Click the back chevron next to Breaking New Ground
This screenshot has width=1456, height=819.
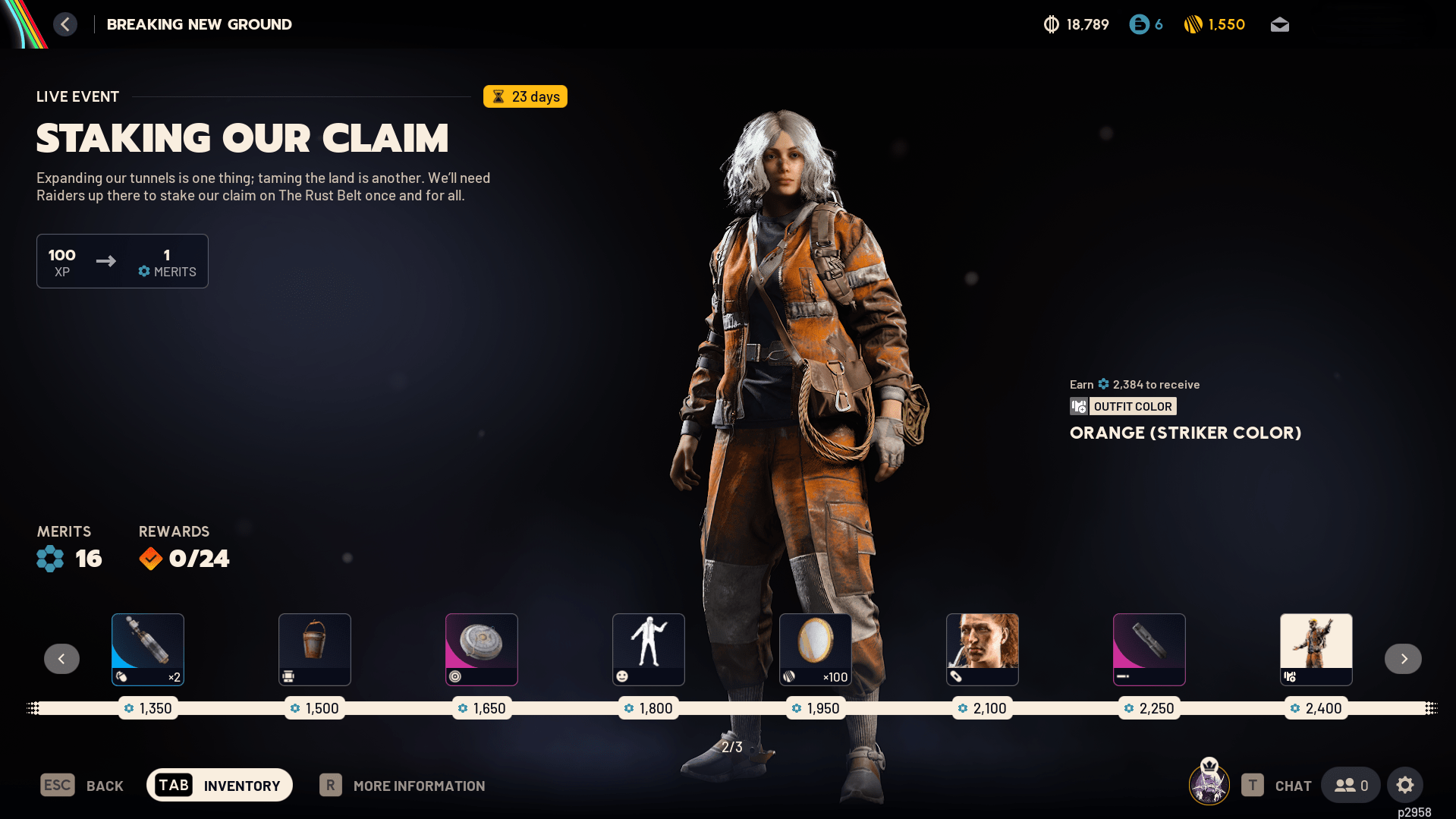pos(65,24)
